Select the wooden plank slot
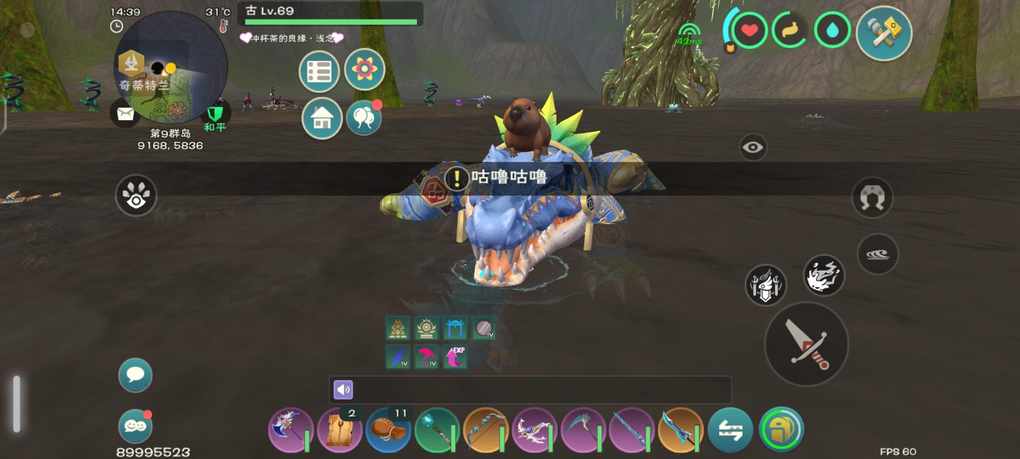This screenshot has height=459, width=1020. [339, 430]
